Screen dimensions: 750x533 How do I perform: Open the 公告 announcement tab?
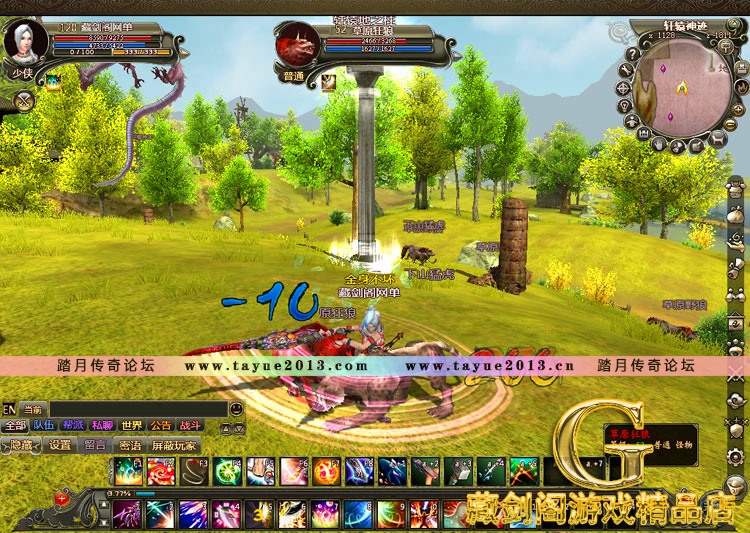[161, 425]
